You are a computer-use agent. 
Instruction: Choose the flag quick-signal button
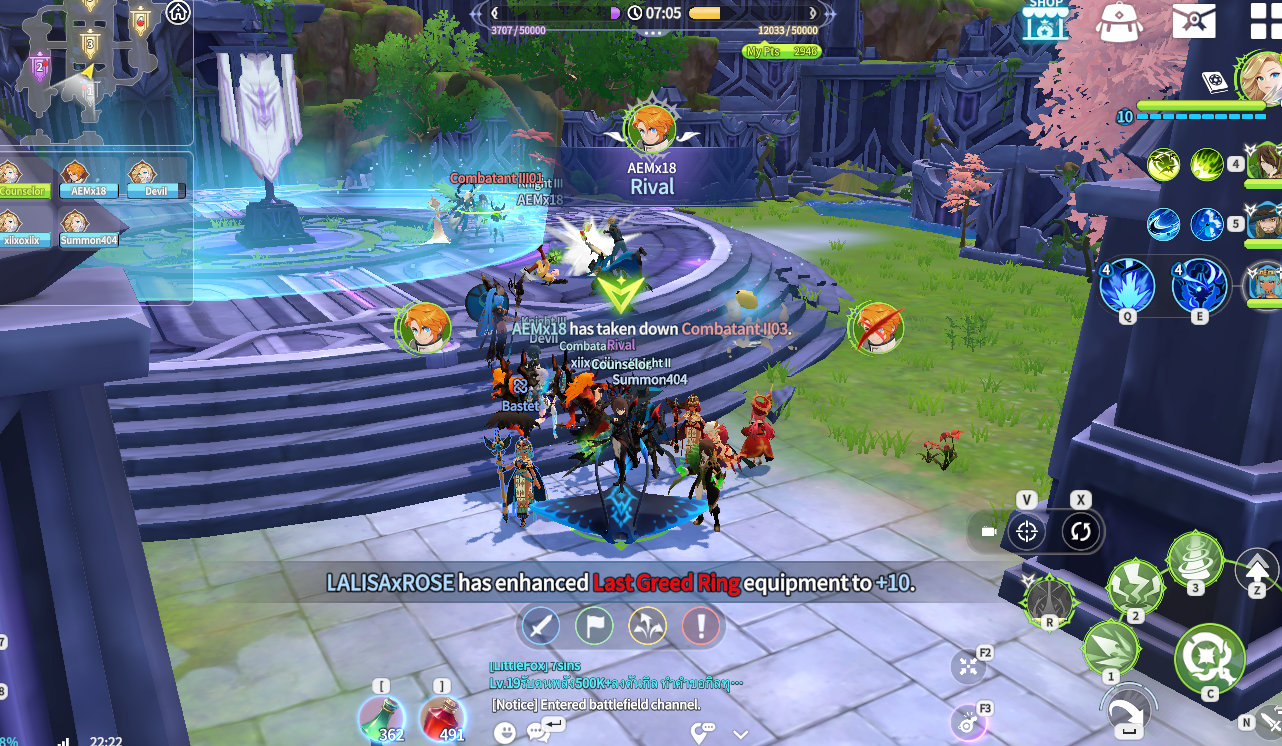594,627
